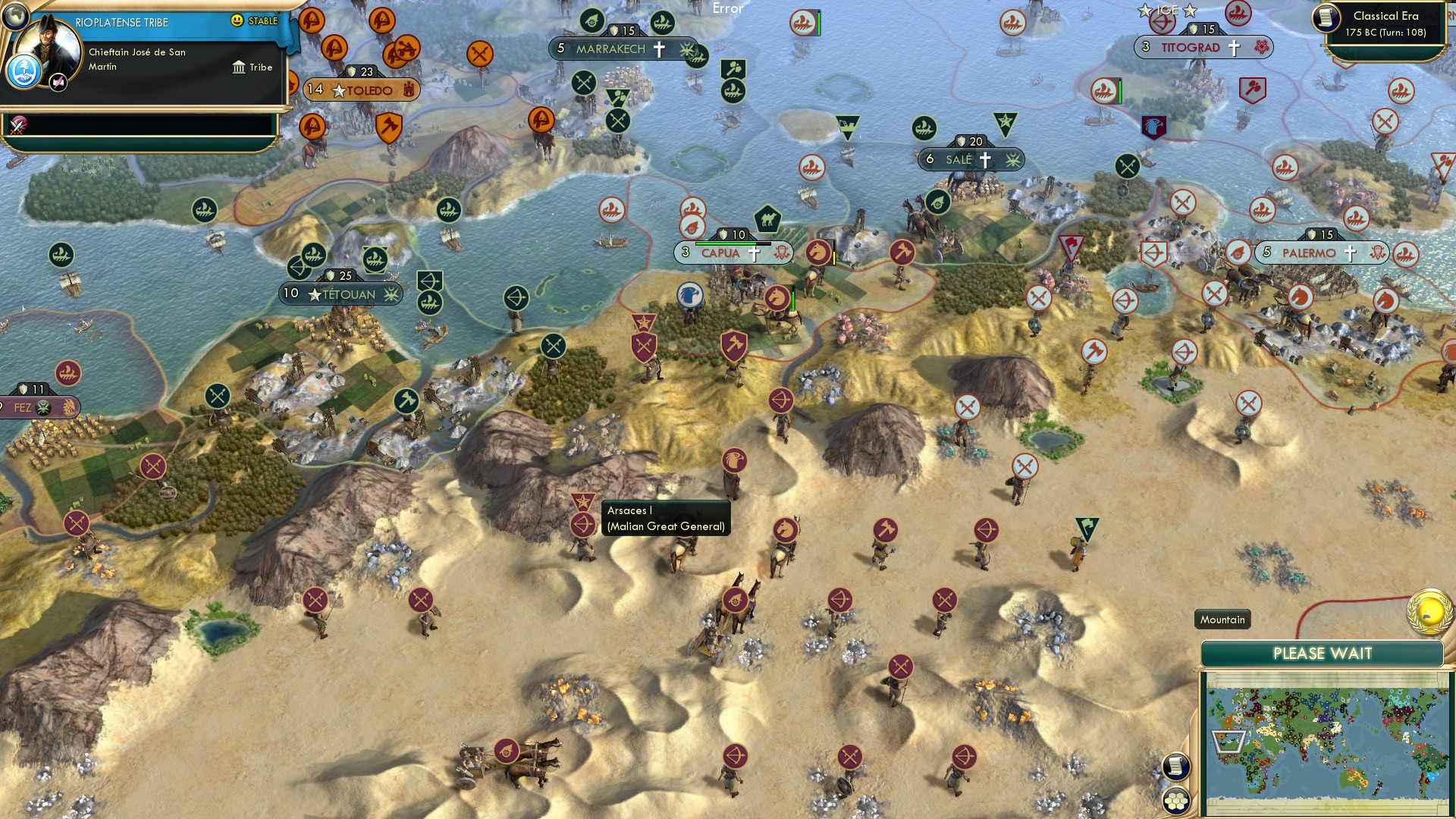The image size is (1456, 819).
Task: Click the cross icon on Palermo's city banner
Action: pos(1351,253)
